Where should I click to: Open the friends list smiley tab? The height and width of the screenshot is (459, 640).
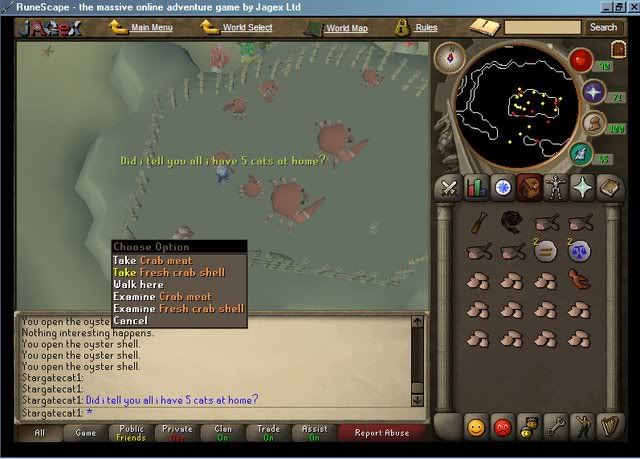pyautogui.click(x=476, y=427)
